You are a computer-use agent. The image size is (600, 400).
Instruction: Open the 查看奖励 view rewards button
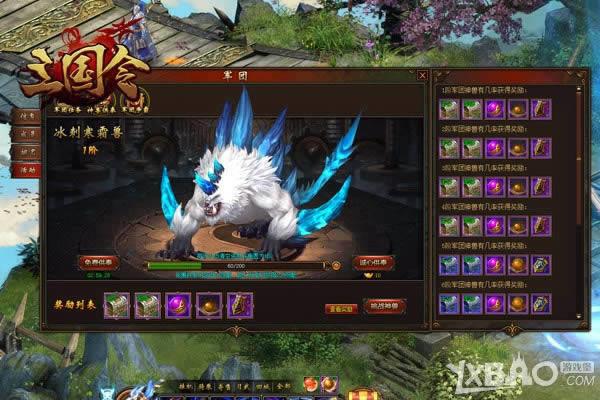(x=339, y=307)
